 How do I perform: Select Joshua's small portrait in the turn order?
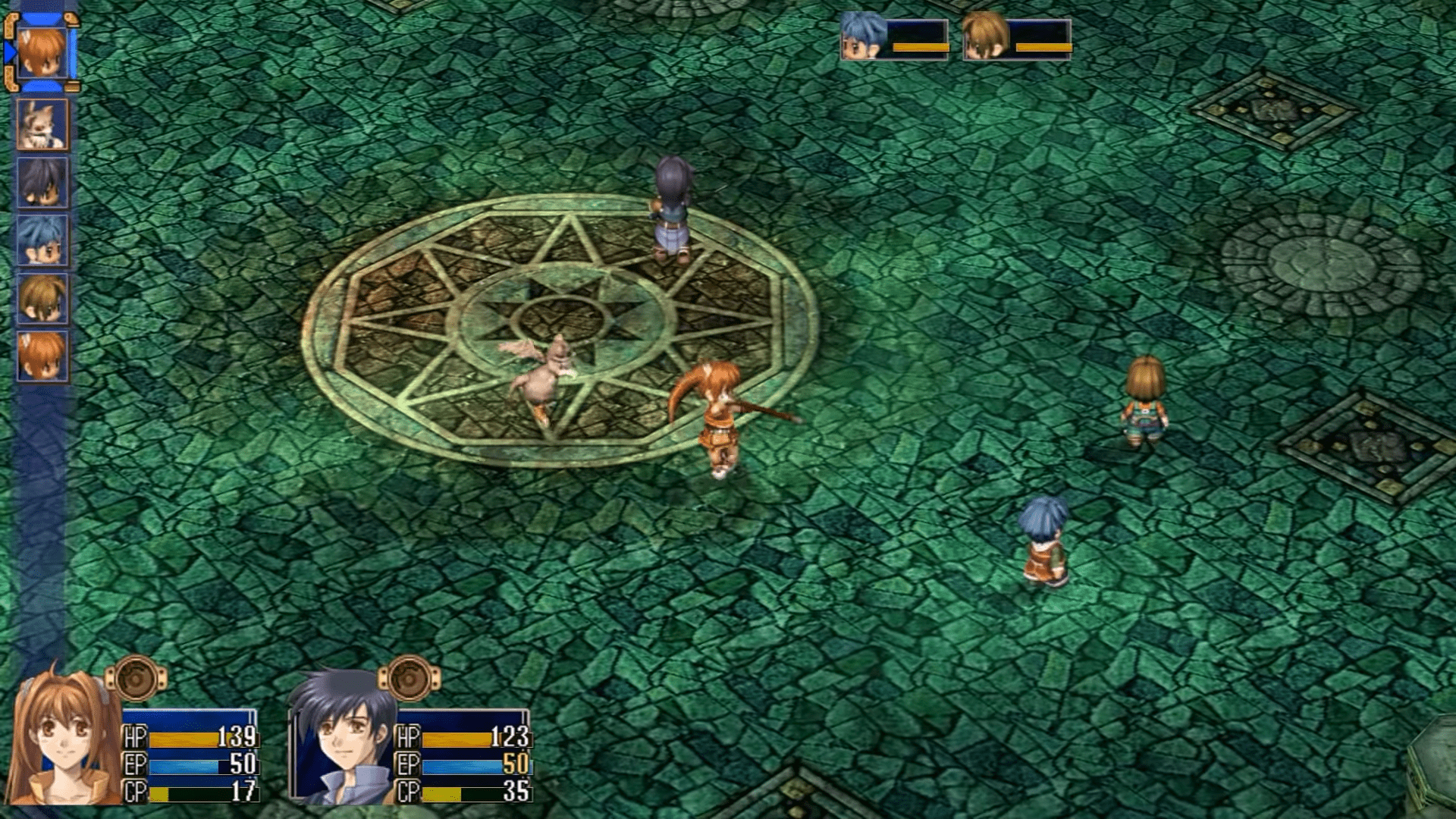point(42,183)
